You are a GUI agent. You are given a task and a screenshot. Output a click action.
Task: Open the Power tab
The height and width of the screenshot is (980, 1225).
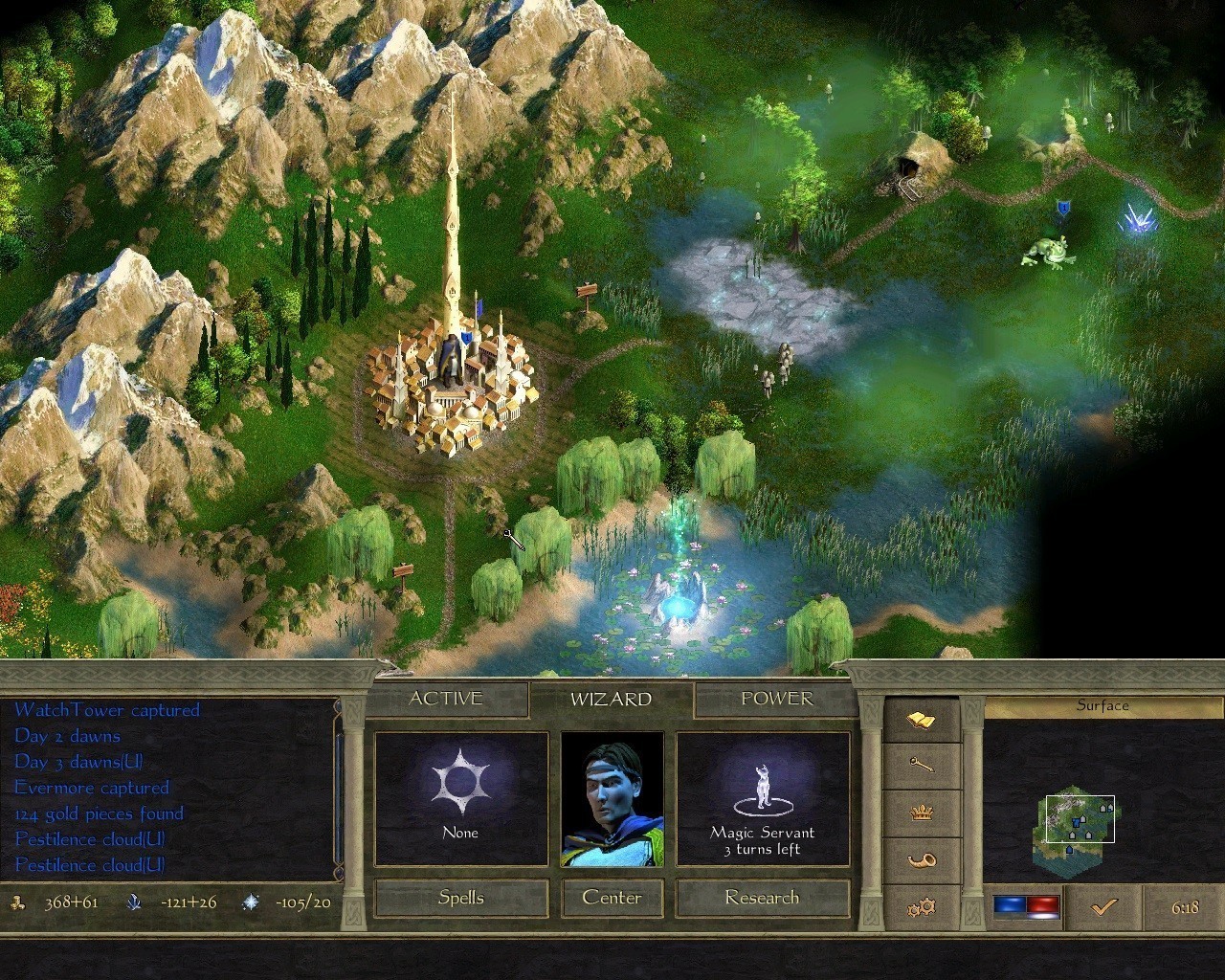[x=776, y=699]
